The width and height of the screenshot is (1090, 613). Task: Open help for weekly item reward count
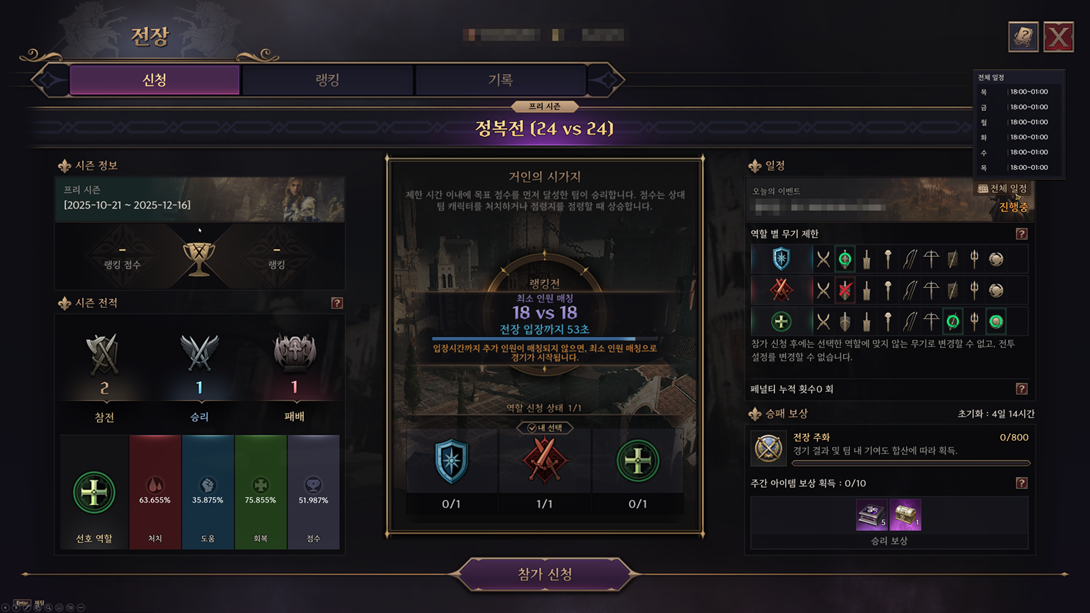tap(1021, 483)
